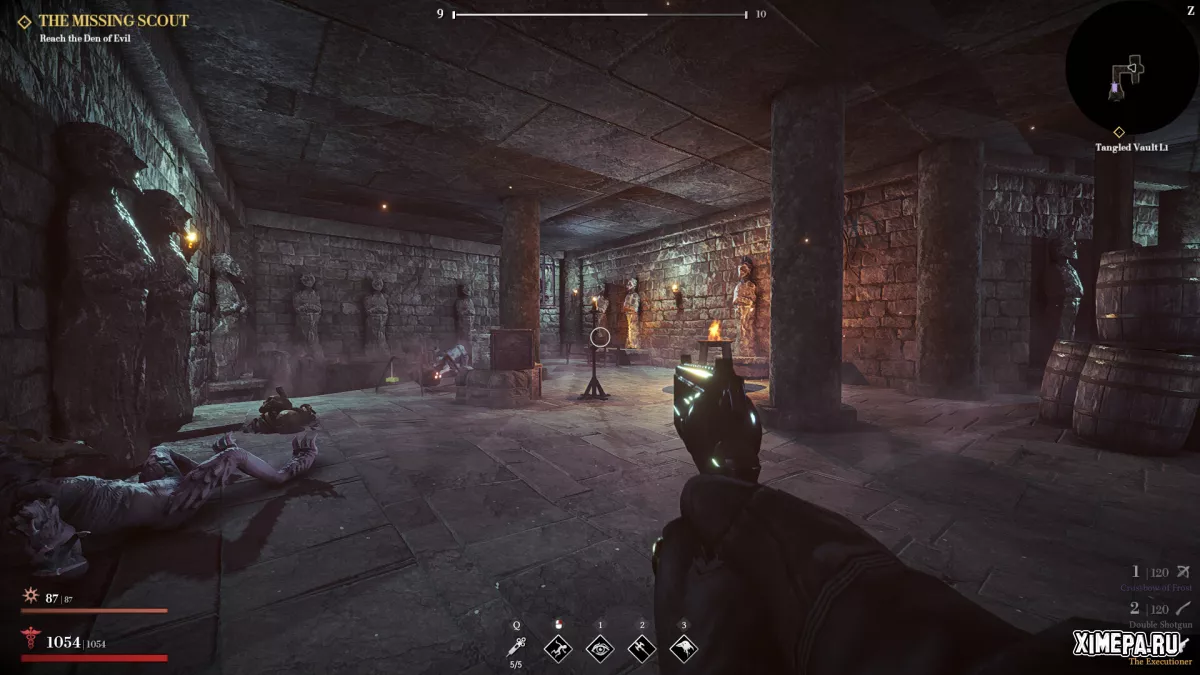Use the healing syringe item

[x=517, y=648]
